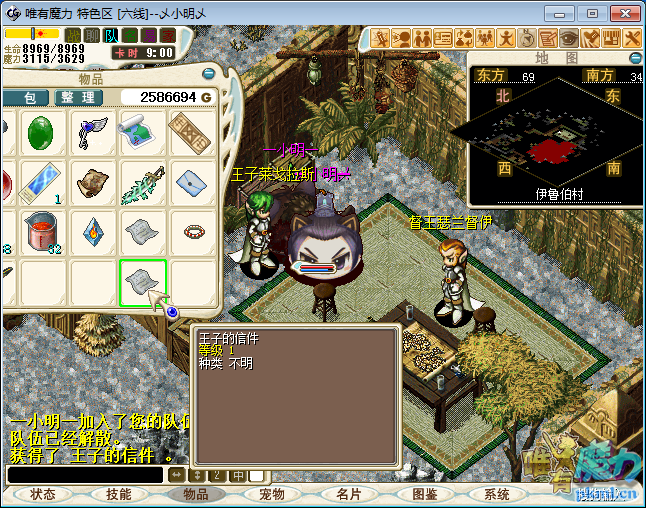Click the highlighted prince's letter slot
The width and height of the screenshot is (646, 508).
point(143,281)
